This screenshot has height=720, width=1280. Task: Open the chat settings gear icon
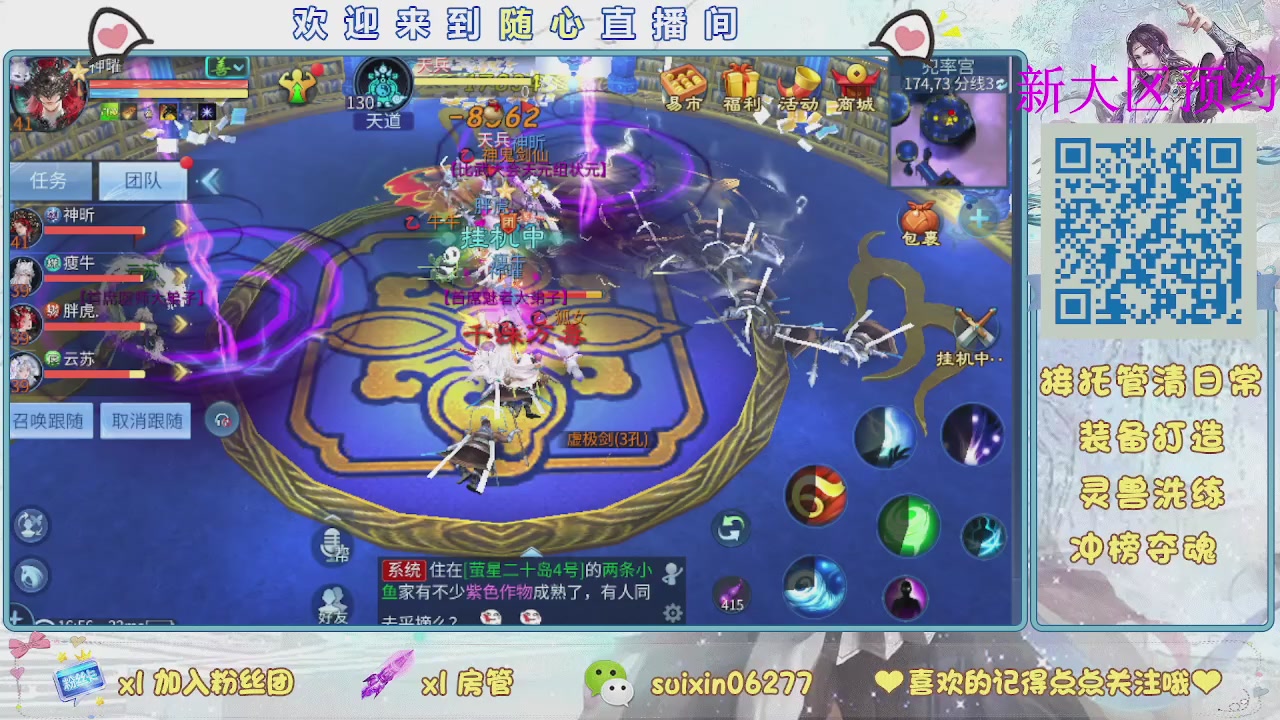pos(672,611)
